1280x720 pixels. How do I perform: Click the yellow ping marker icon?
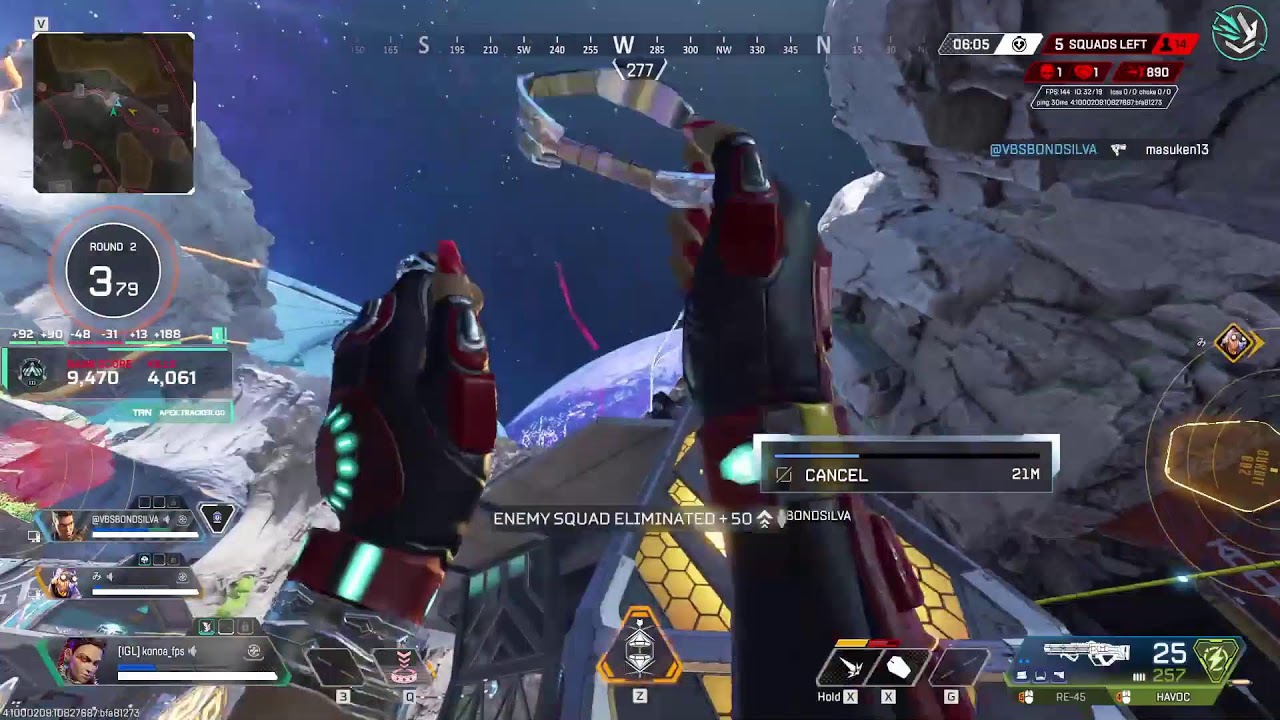click(1234, 344)
